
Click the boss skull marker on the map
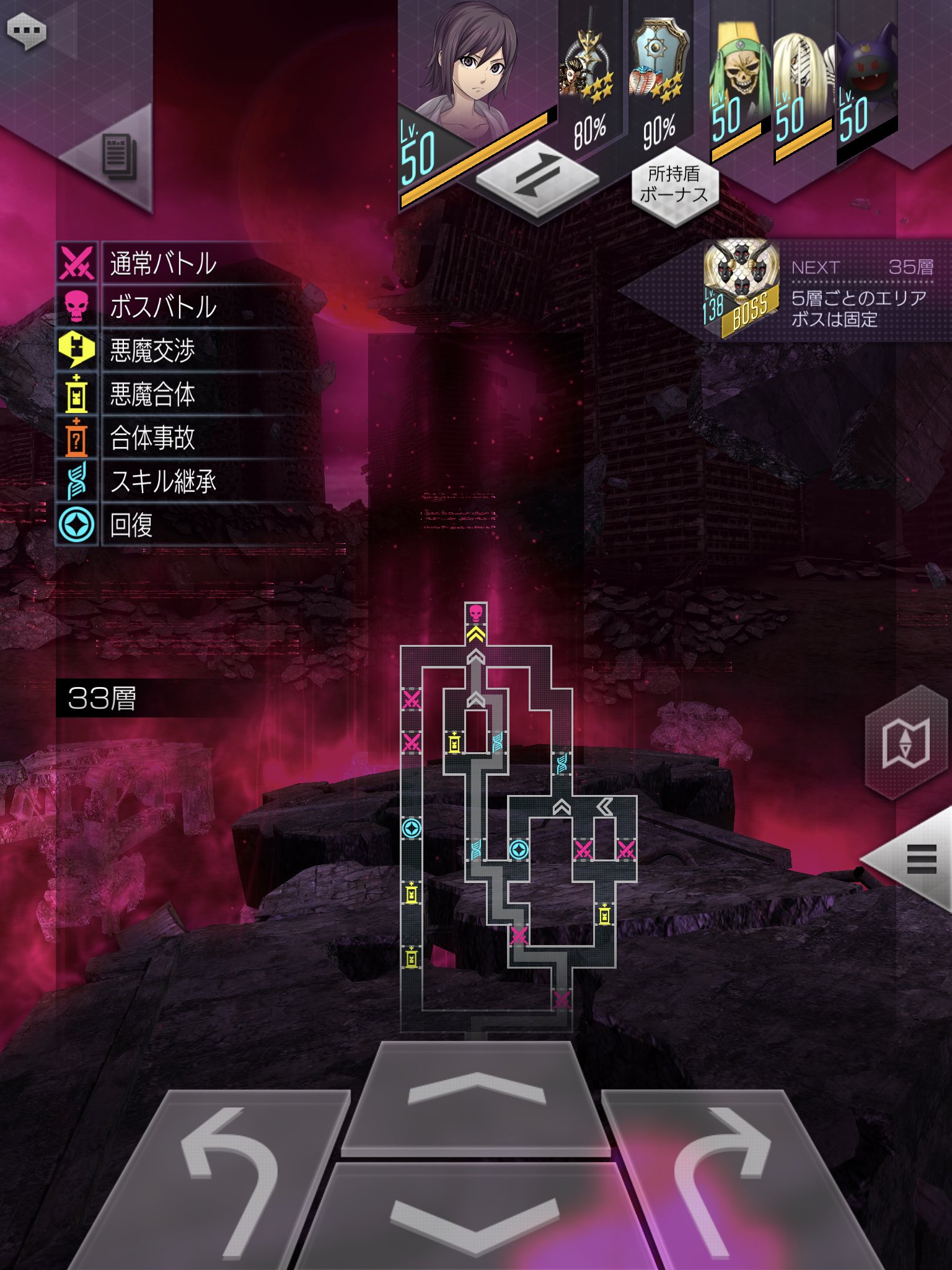click(x=475, y=613)
